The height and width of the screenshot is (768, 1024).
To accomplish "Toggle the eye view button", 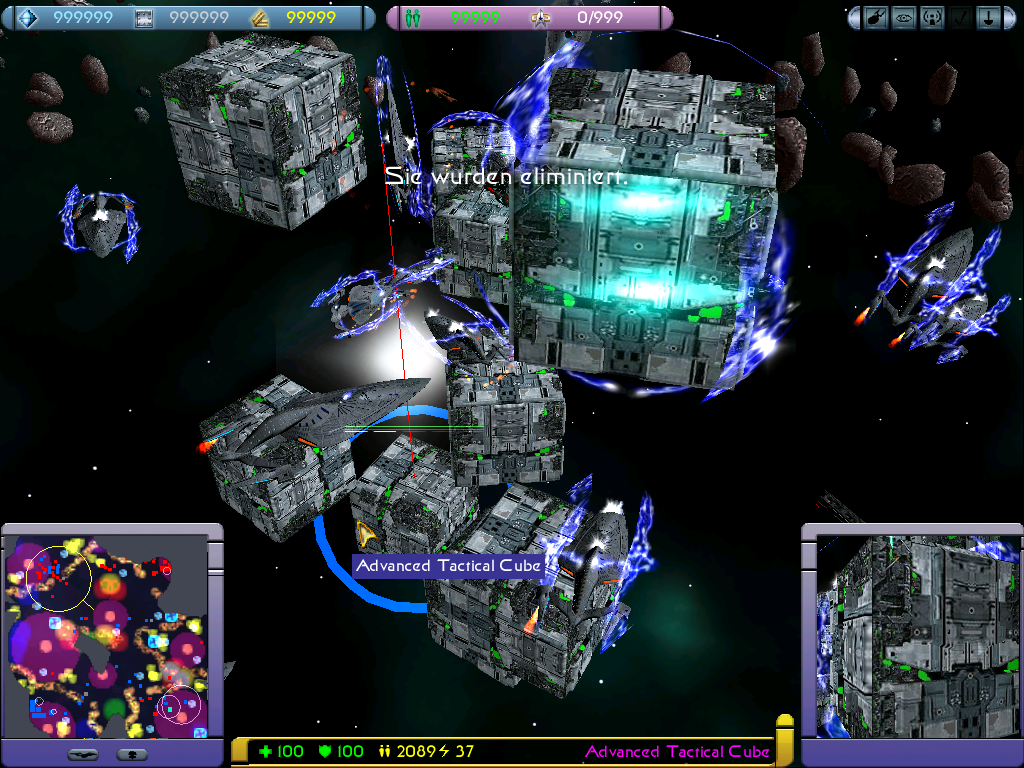I will 904,17.
